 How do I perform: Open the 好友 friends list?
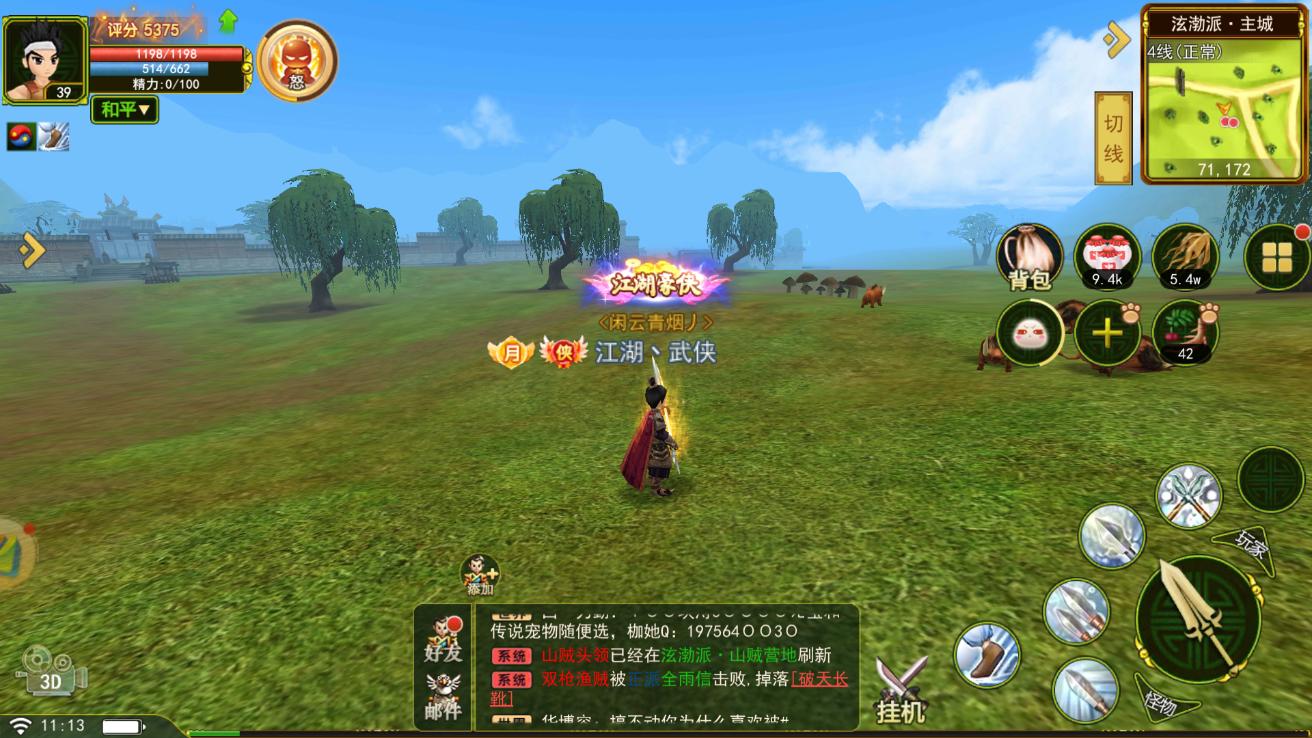point(443,639)
